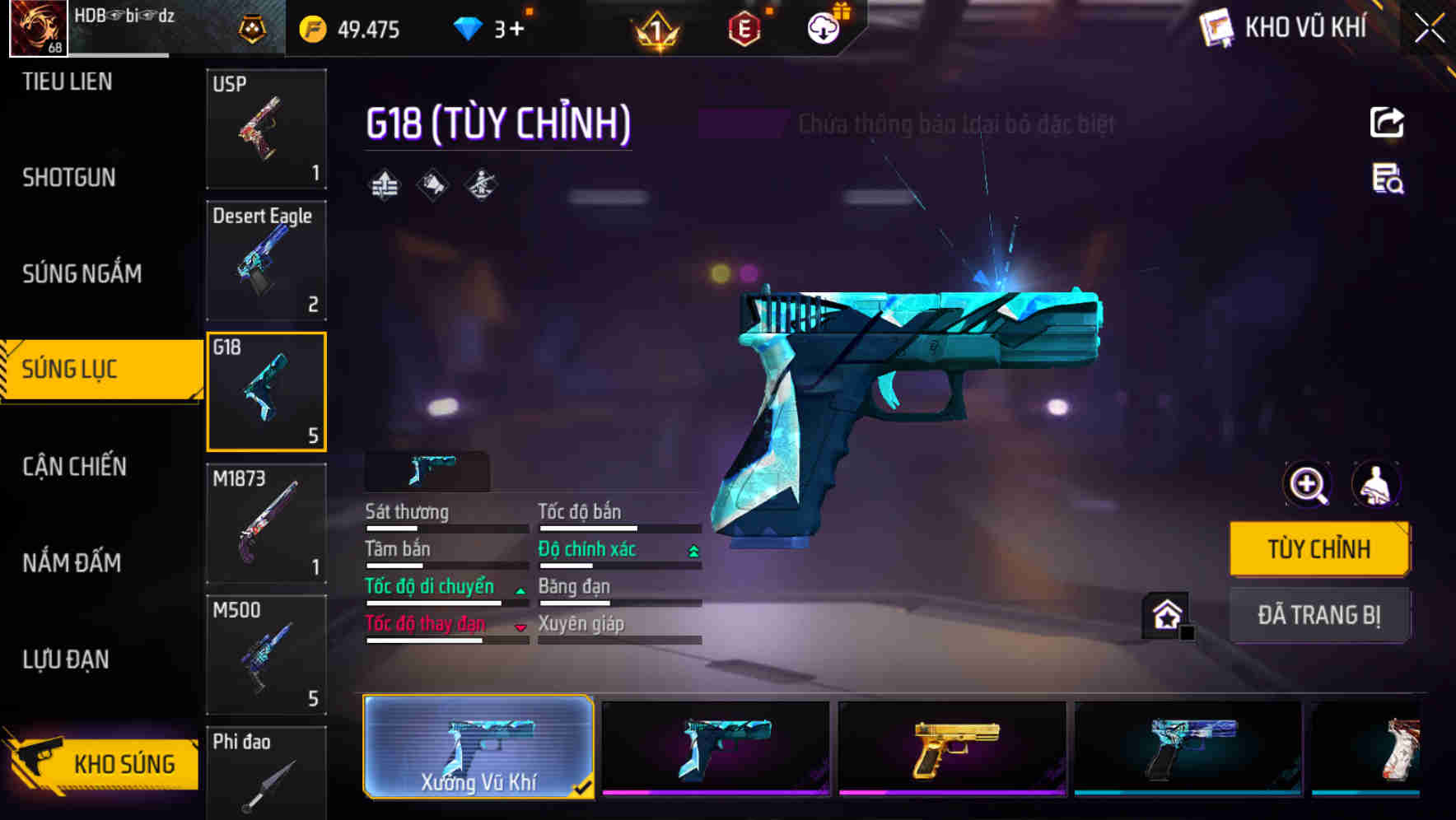The image size is (1456, 820).
Task: Click the Tốc độ thay đạn down arrow
Action: (520, 627)
